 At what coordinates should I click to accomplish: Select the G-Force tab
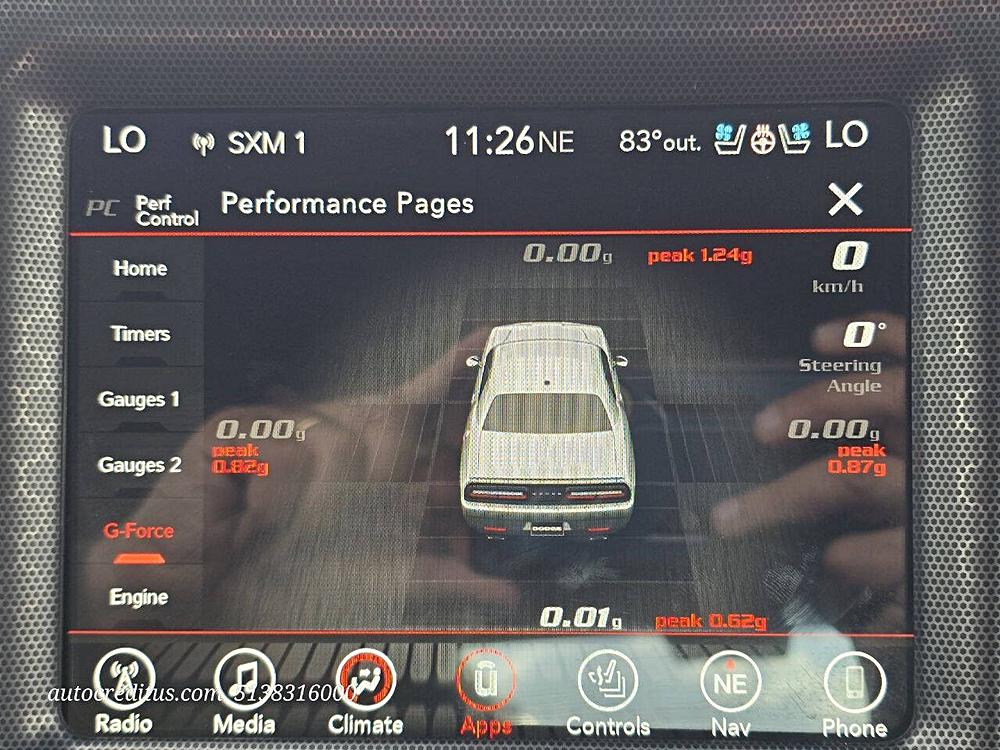coord(139,531)
